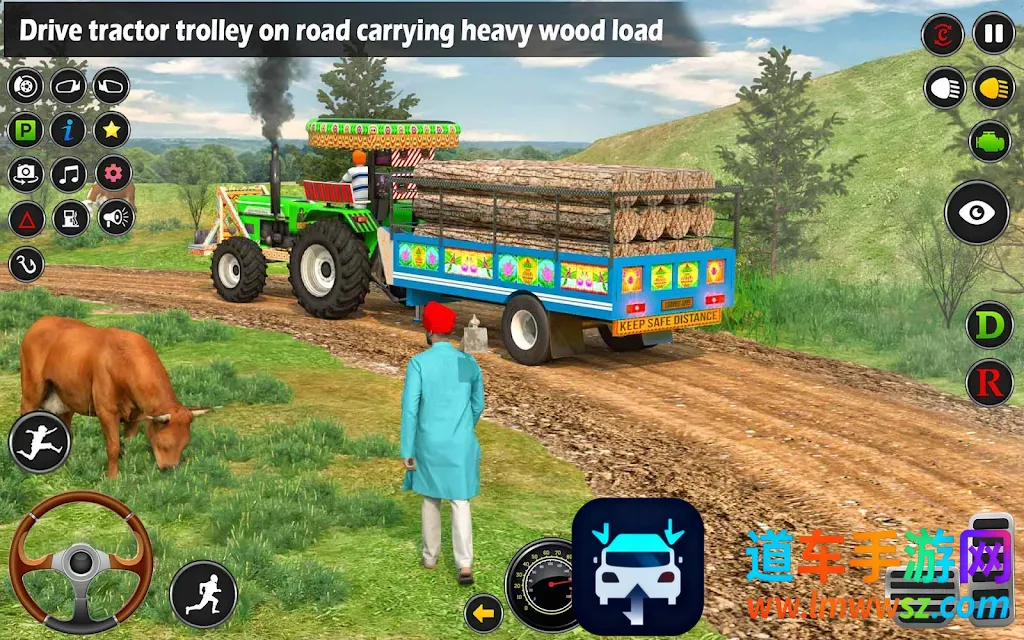The width and height of the screenshot is (1024, 640).
Task: Tap the red speedometer icon next to pause
Action: point(942,34)
